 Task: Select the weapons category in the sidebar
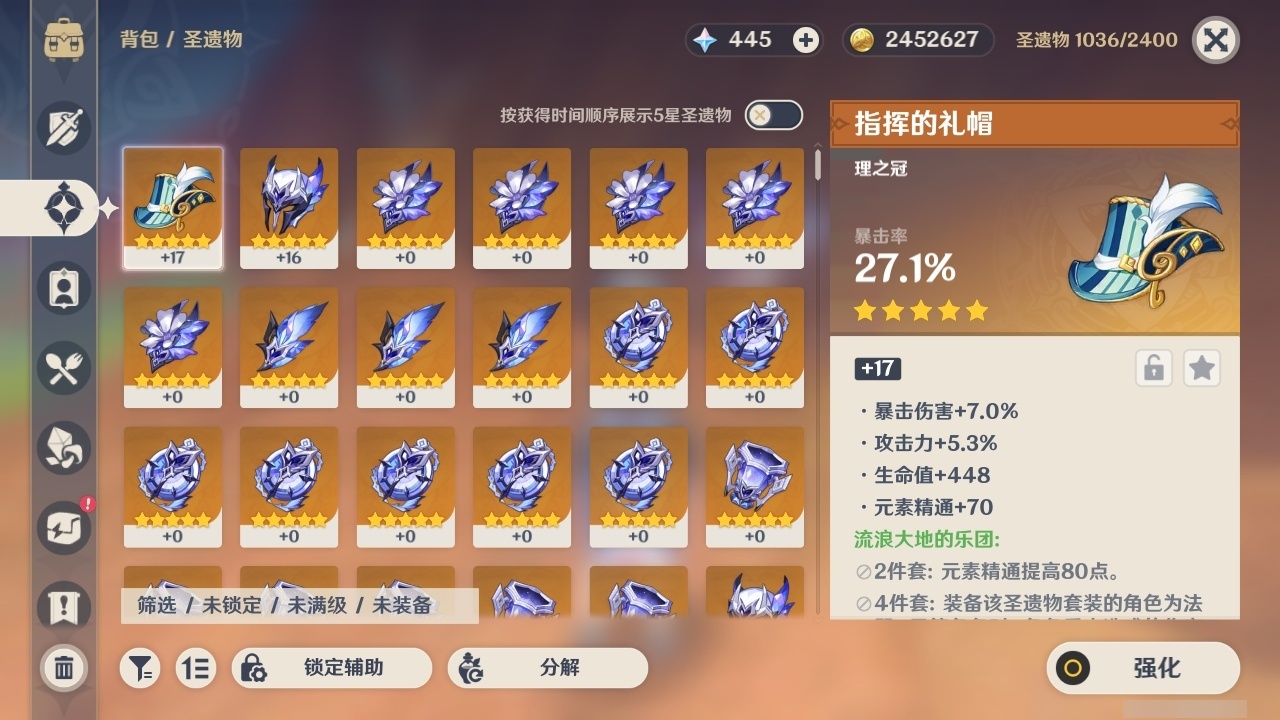tap(62, 127)
